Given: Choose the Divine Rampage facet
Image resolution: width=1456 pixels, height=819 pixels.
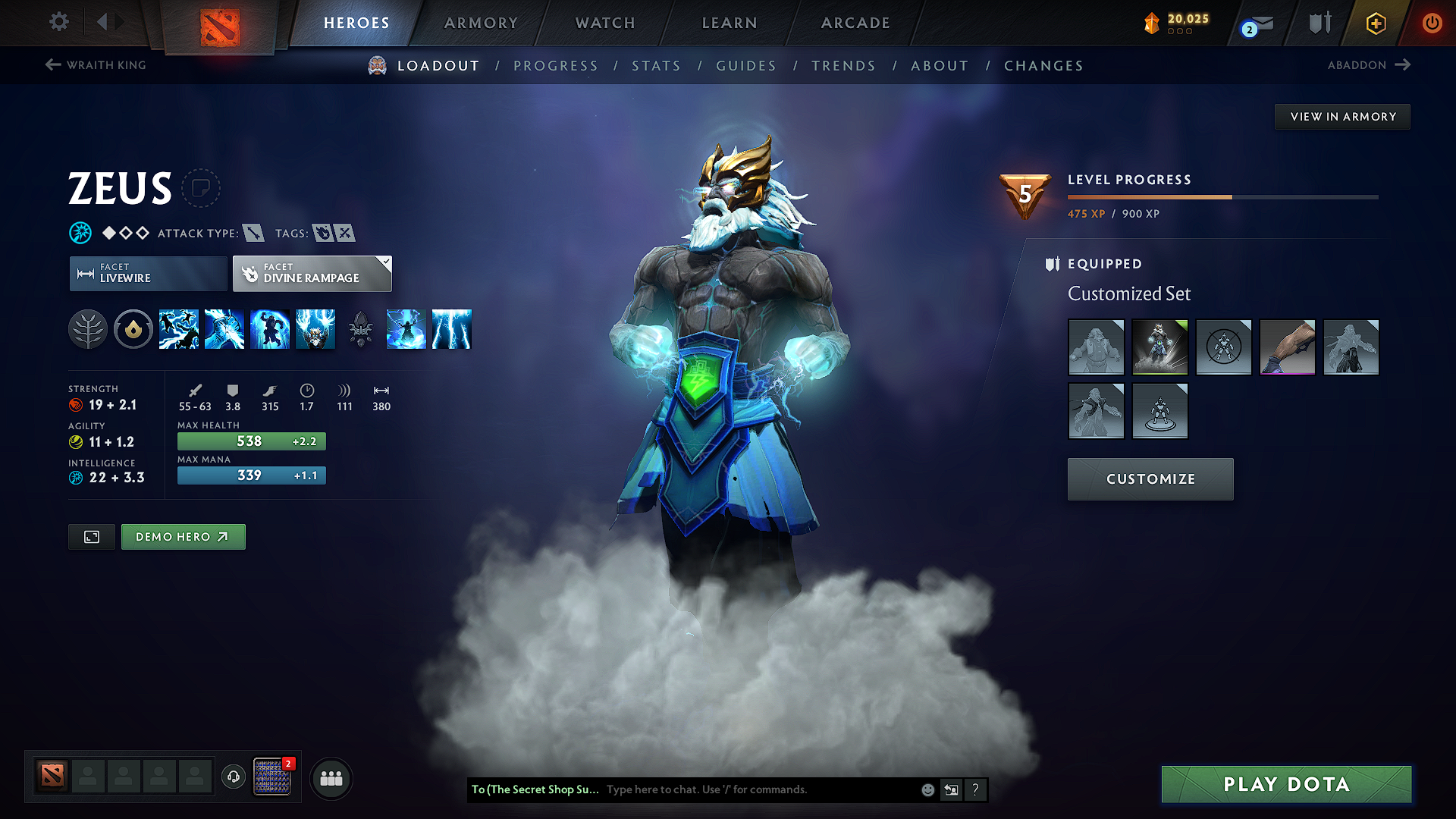Looking at the screenshot, I should point(312,274).
